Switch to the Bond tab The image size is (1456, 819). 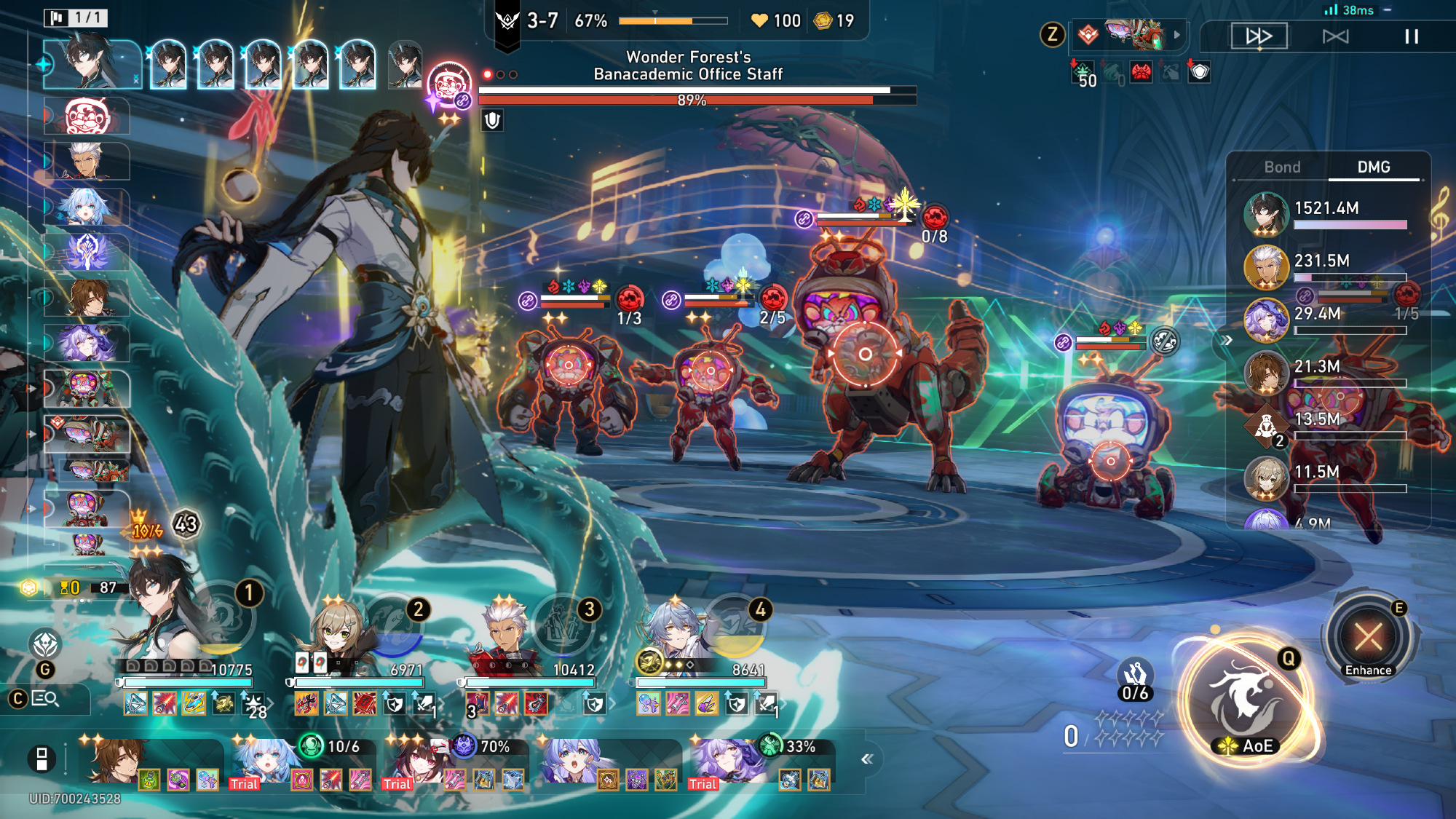click(x=1282, y=167)
